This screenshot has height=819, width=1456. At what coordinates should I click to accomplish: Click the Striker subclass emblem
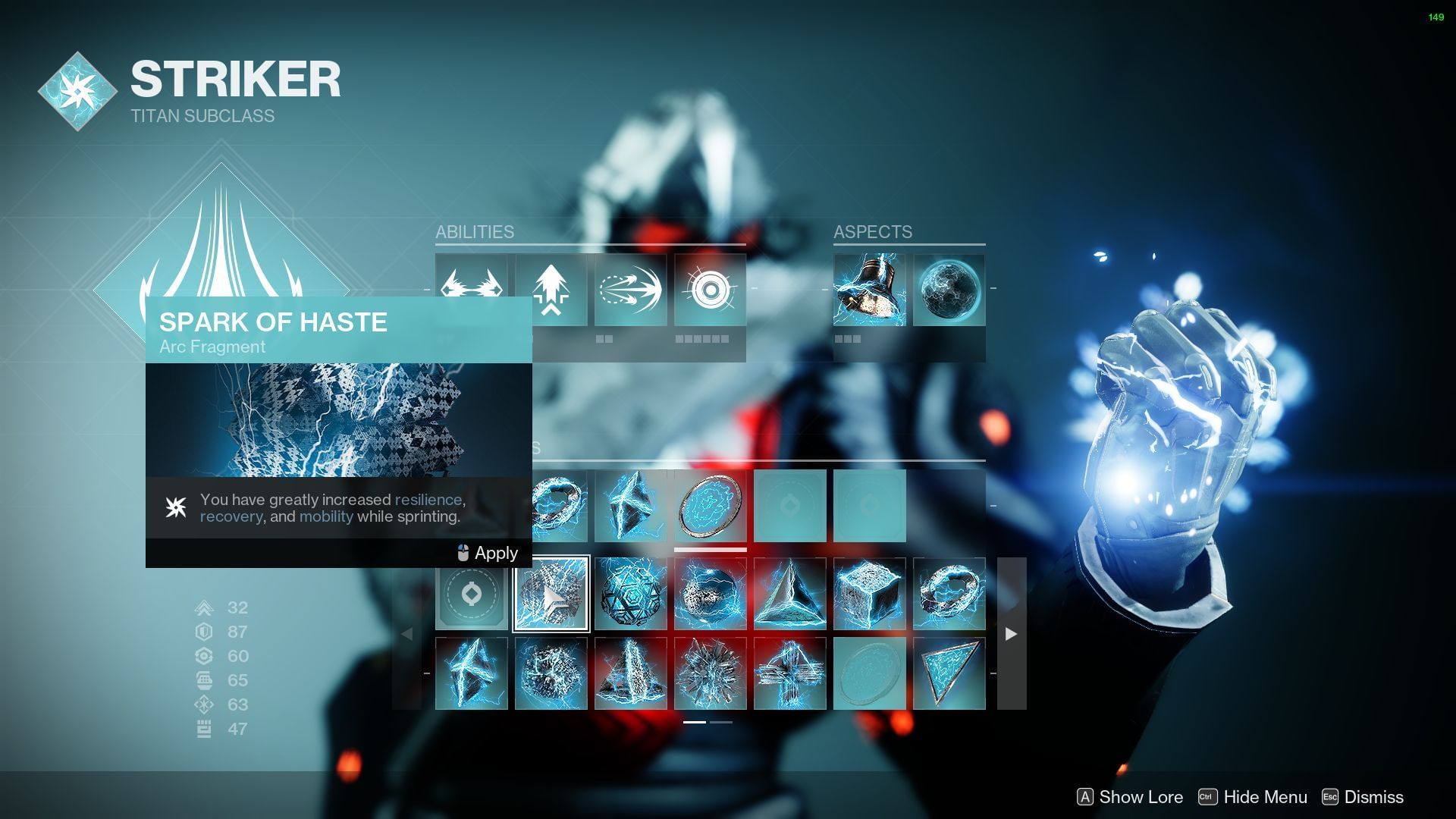coord(77,91)
